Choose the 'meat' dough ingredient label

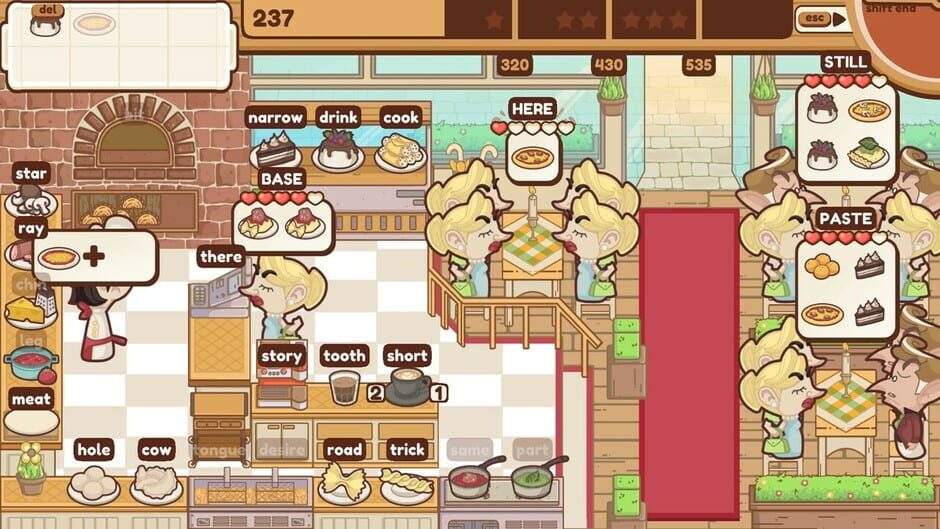point(31,398)
